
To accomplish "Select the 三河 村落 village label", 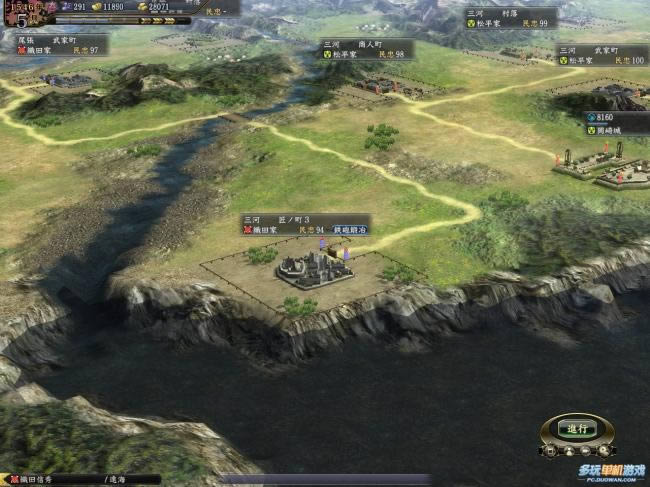I will coord(510,18).
